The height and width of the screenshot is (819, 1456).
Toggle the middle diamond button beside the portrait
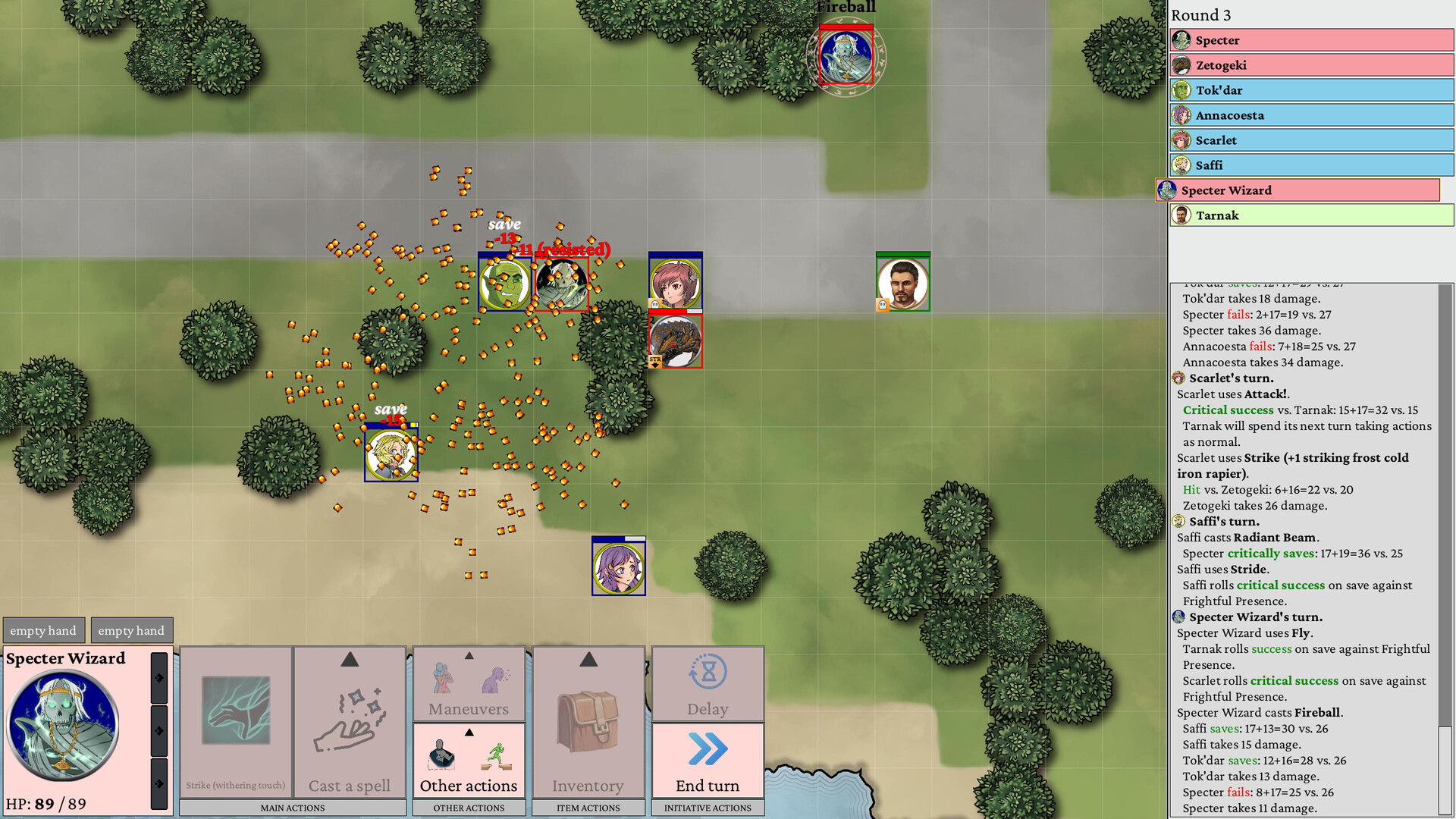point(158,730)
